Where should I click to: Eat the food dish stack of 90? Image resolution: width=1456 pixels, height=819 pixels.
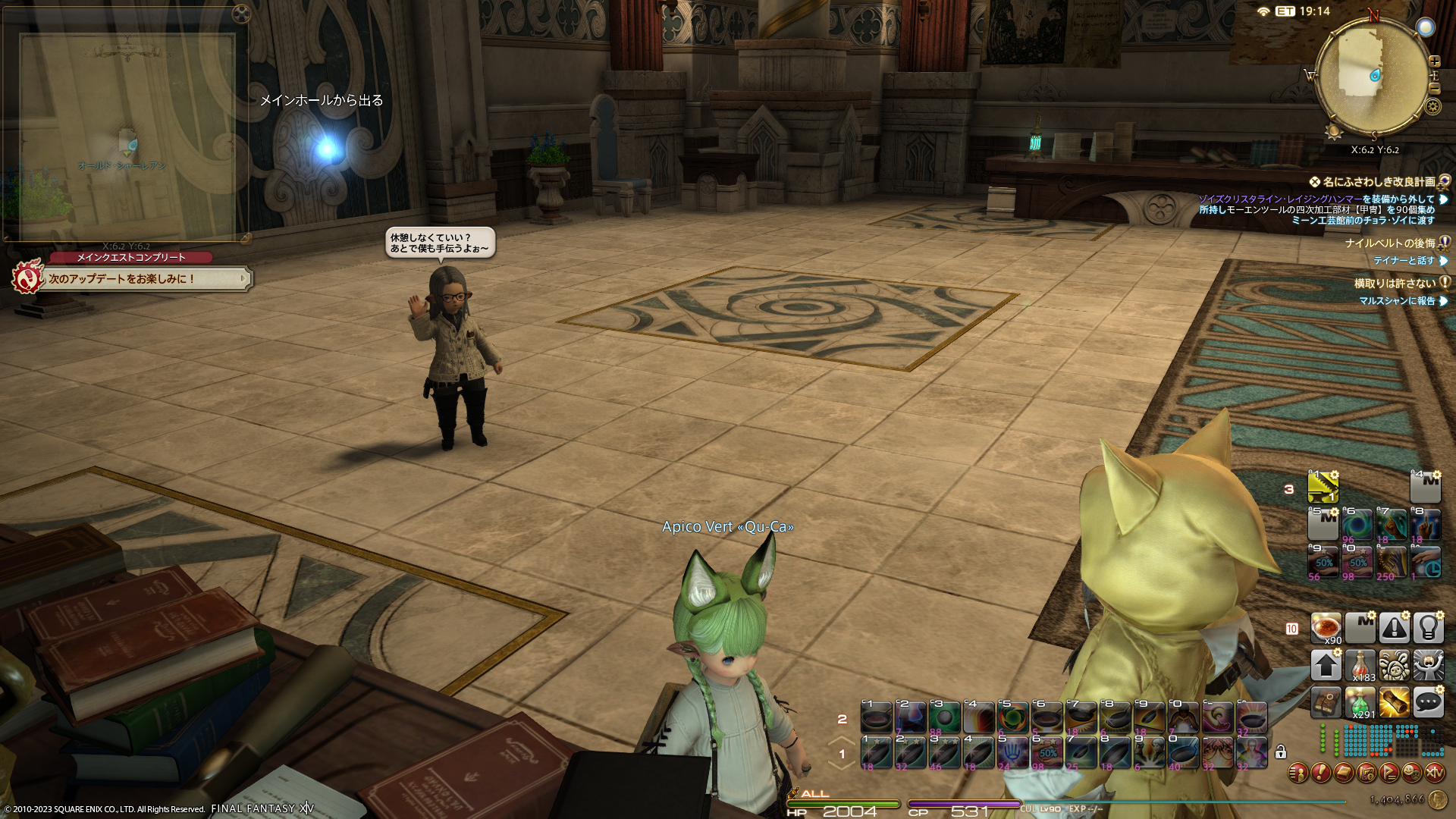point(1326,628)
